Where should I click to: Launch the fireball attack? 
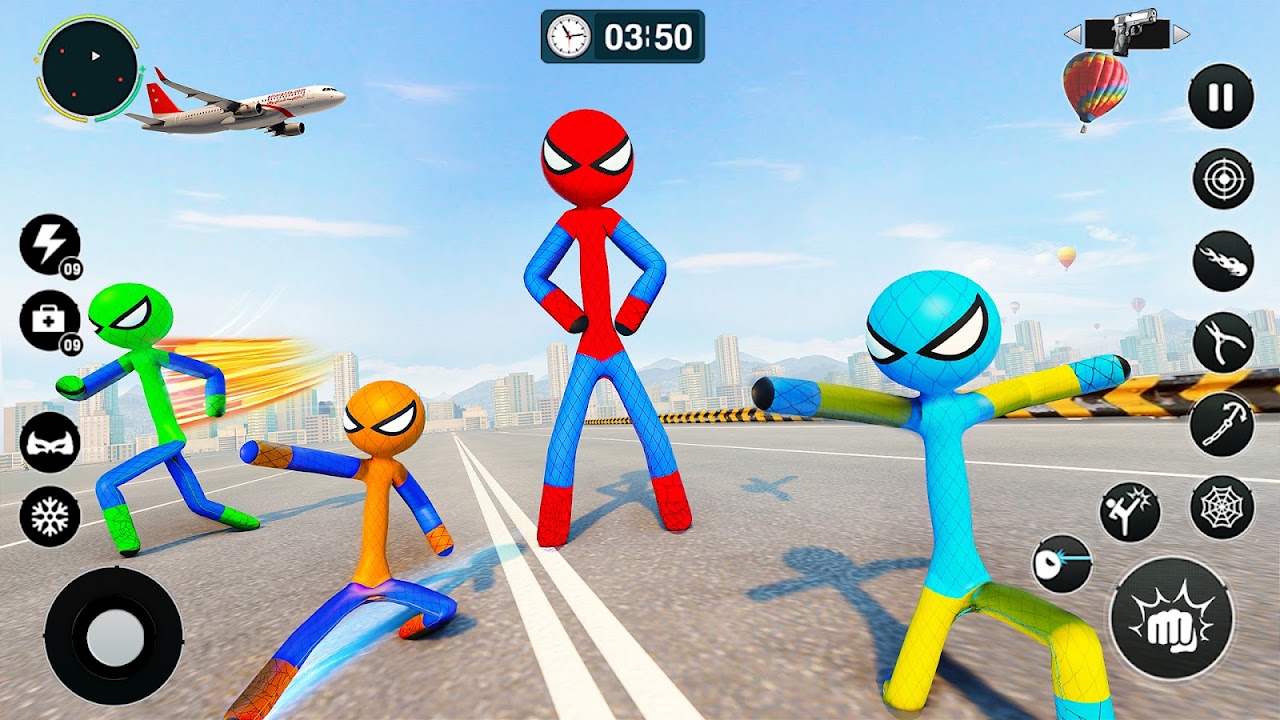pos(1223,262)
